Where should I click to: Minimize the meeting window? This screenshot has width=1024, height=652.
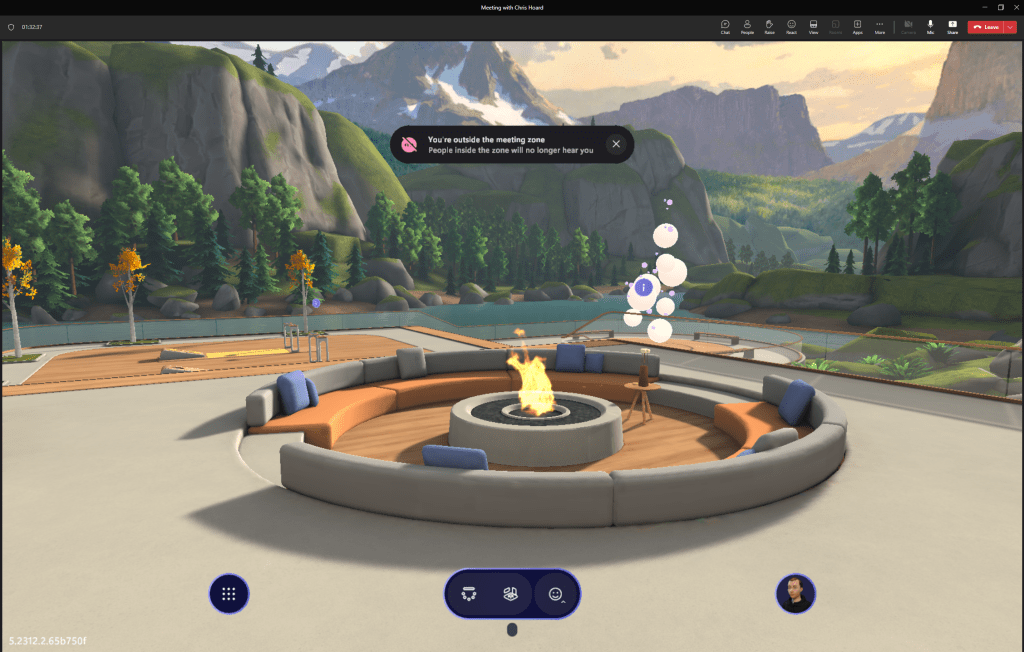pos(984,7)
